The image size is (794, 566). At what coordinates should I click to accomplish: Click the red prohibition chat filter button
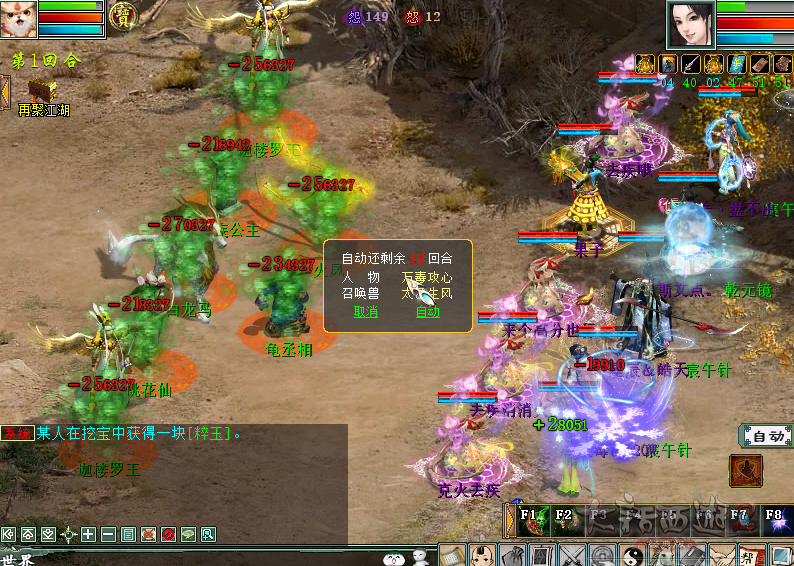pyautogui.click(x=169, y=534)
